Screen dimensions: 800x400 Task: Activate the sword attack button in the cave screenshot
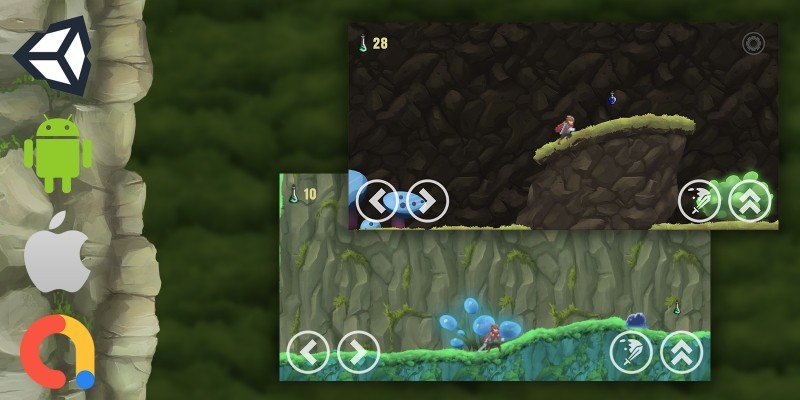pos(699,201)
